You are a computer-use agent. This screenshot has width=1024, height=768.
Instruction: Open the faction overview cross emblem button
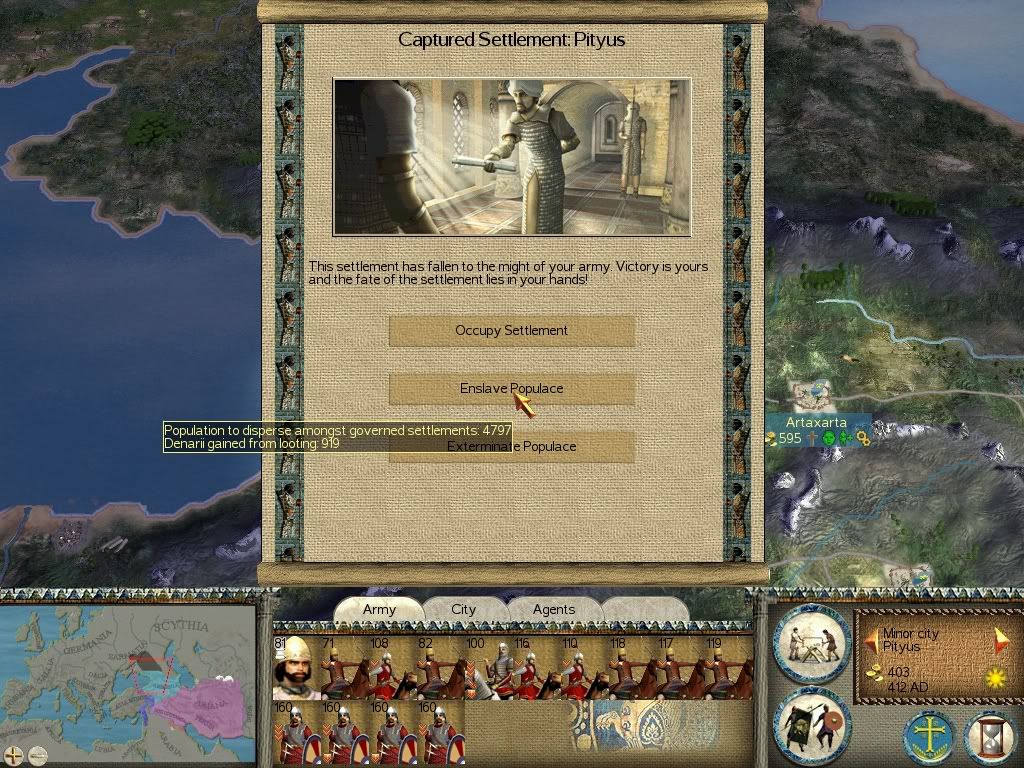point(929,738)
